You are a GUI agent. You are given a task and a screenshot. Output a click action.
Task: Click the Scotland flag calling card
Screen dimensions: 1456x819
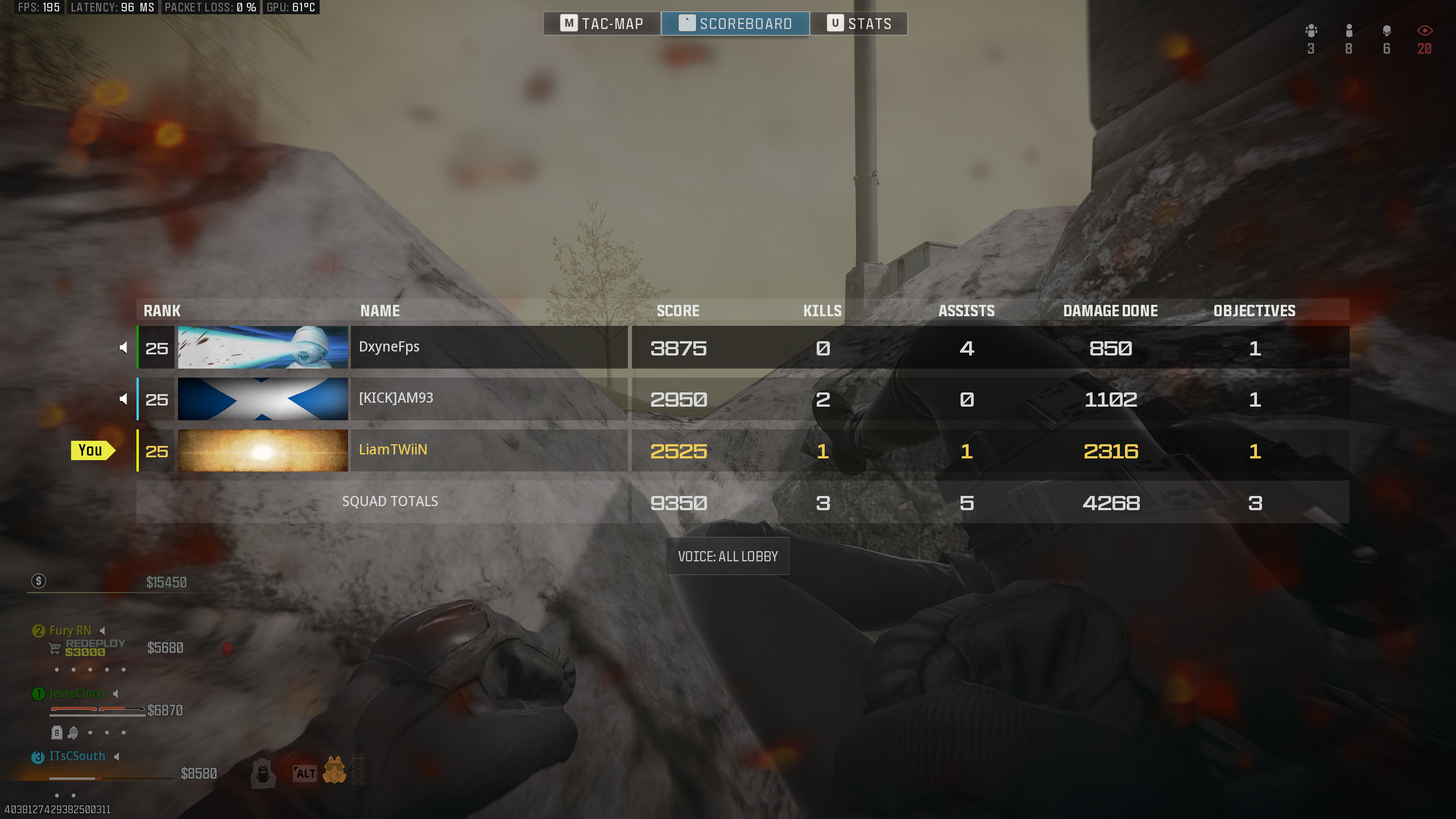coord(263,399)
